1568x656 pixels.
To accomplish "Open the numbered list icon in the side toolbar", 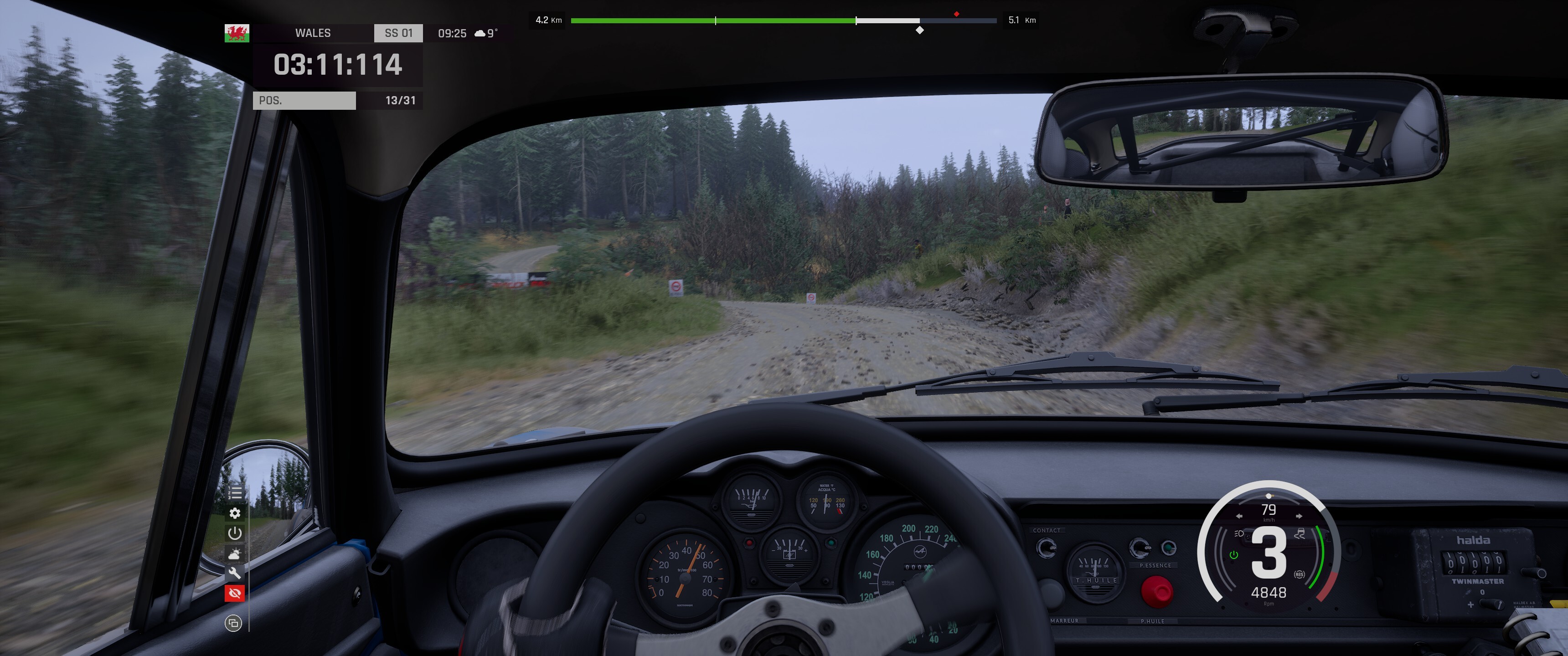I will [x=235, y=492].
